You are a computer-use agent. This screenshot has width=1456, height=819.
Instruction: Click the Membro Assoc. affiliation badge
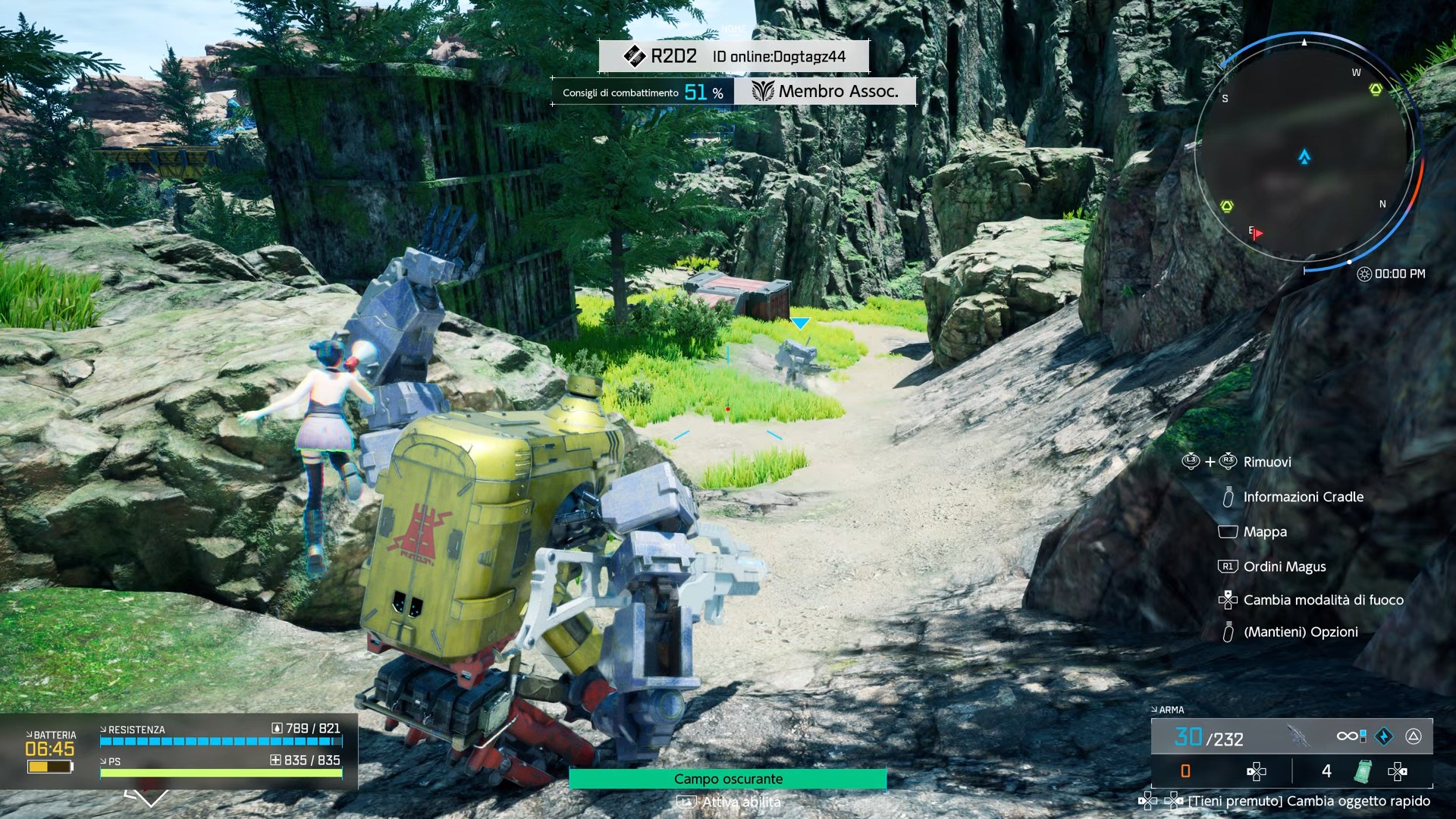[825, 92]
